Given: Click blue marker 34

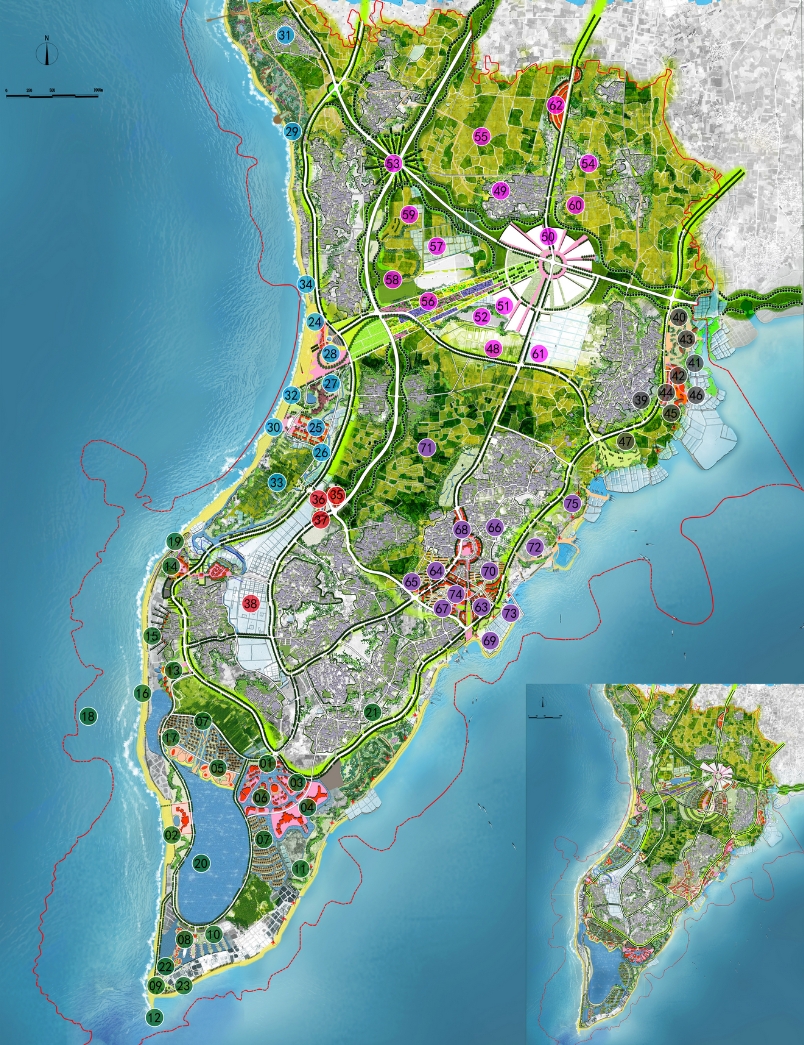Looking at the screenshot, I should pos(306,284).
